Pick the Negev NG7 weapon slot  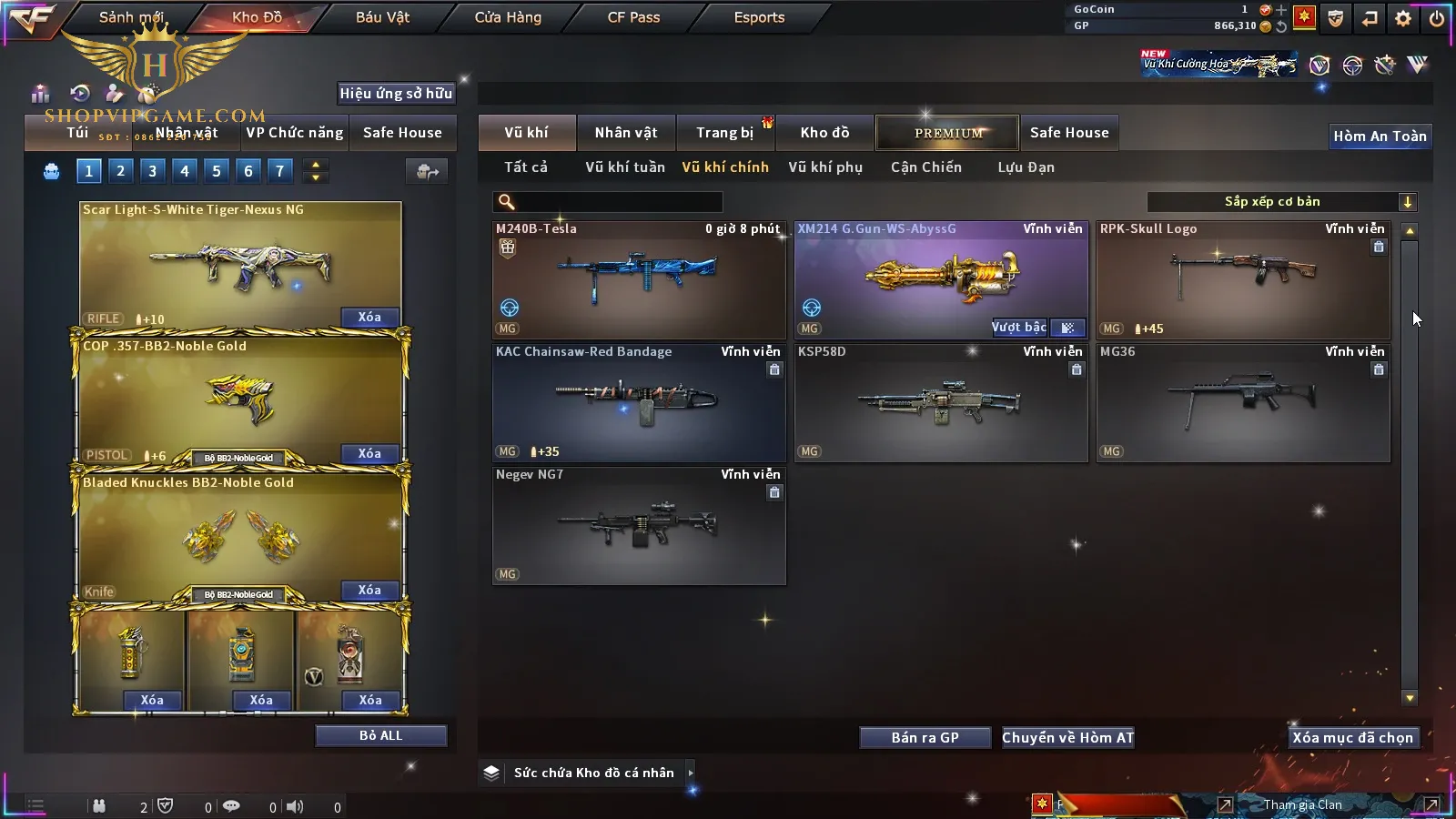[639, 526]
